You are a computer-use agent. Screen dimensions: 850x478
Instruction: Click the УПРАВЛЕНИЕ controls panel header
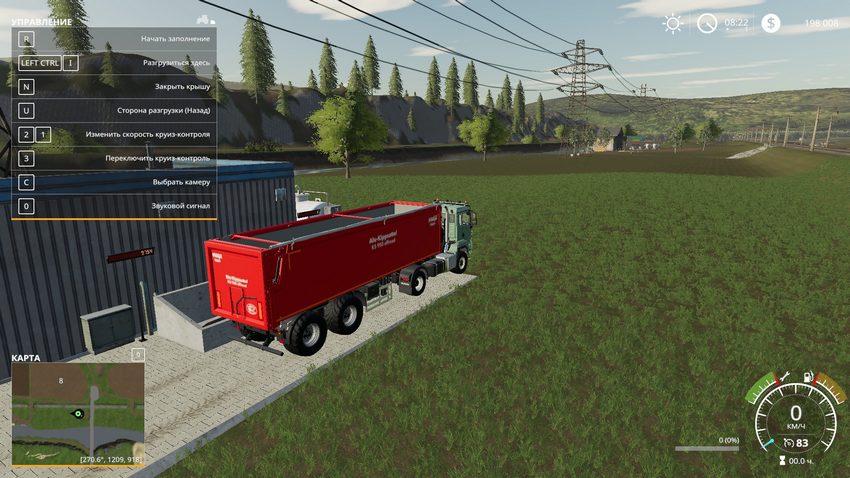42,21
